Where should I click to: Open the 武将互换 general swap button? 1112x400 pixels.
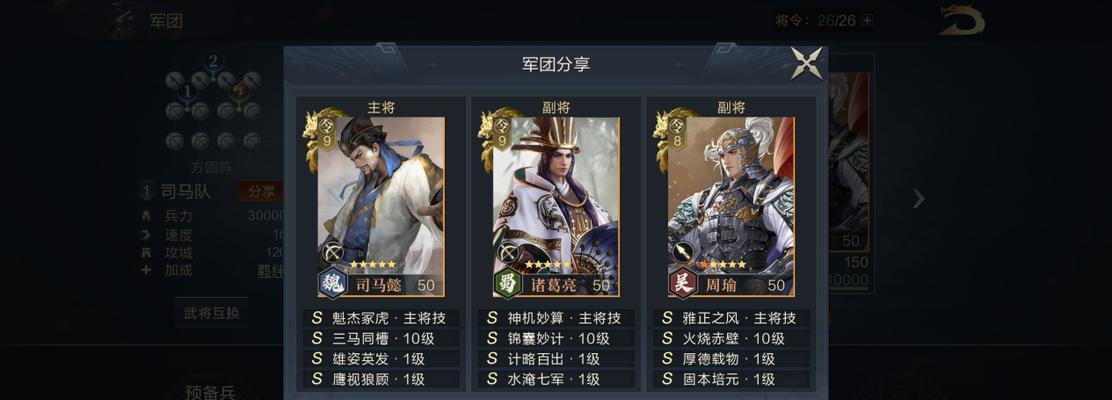point(212,312)
